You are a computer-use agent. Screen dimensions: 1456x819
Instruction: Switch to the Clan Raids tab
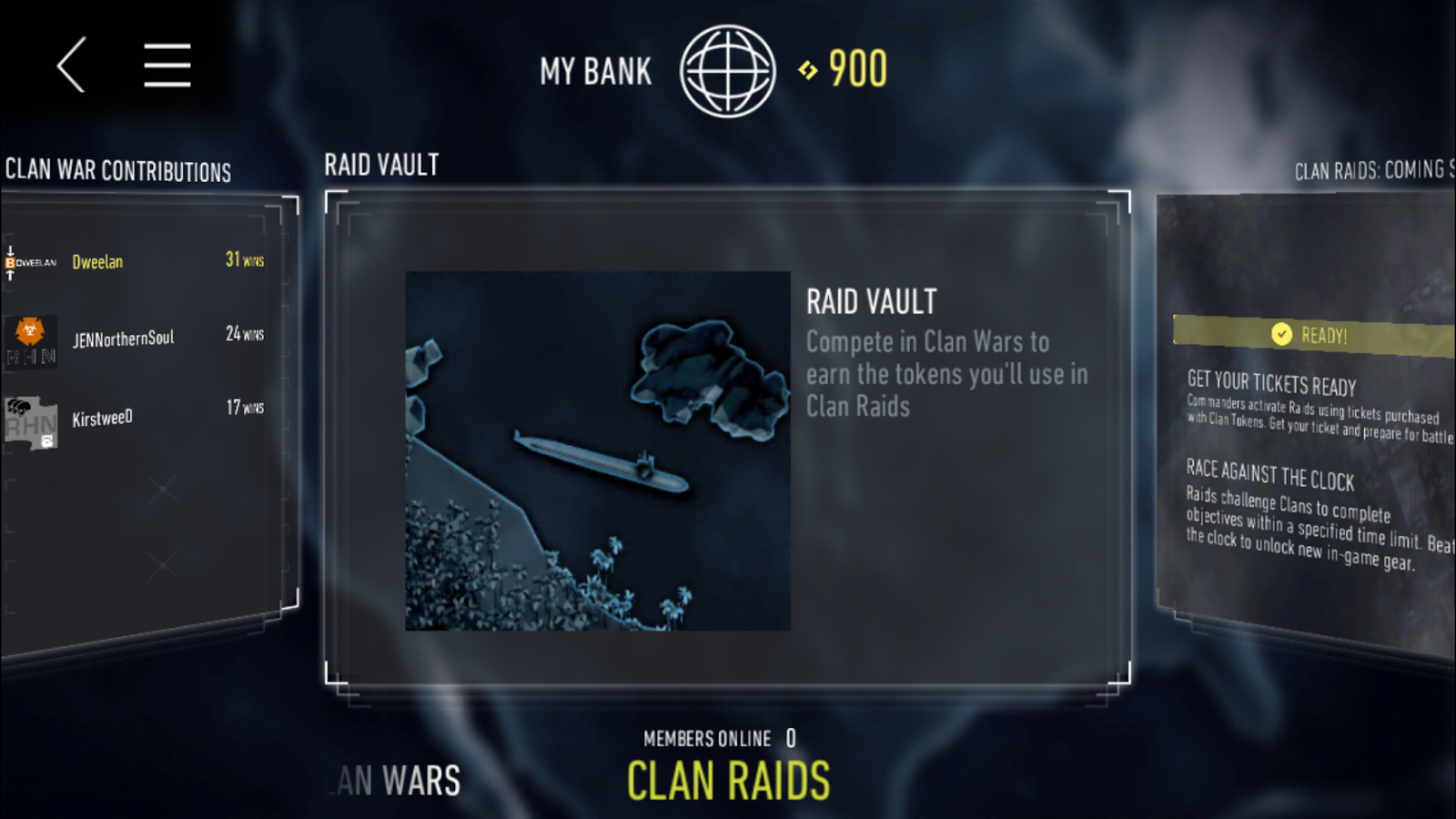click(728, 780)
